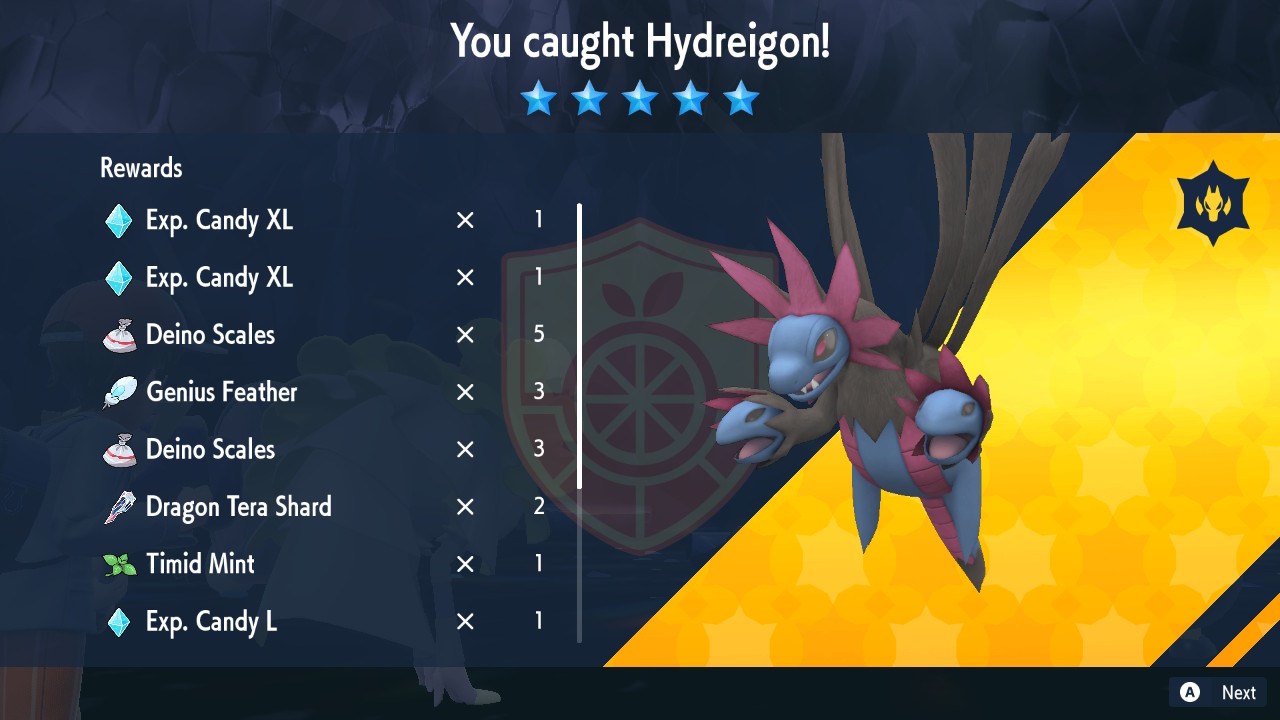The width and height of the screenshot is (1280, 720).
Task: Click the fifth difficulty star
Action: [740, 98]
